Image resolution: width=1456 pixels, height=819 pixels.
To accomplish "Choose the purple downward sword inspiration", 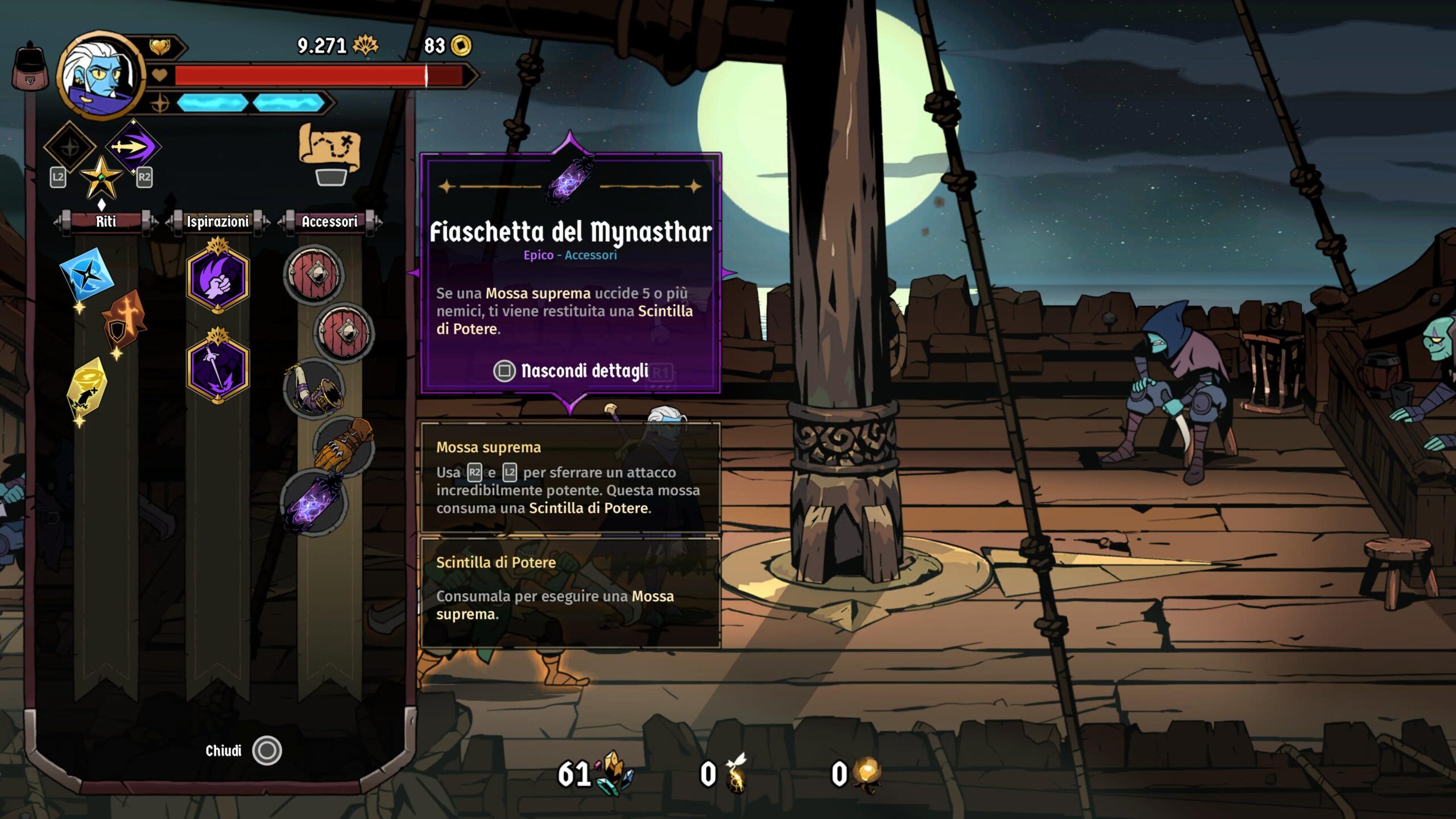I will click(218, 368).
